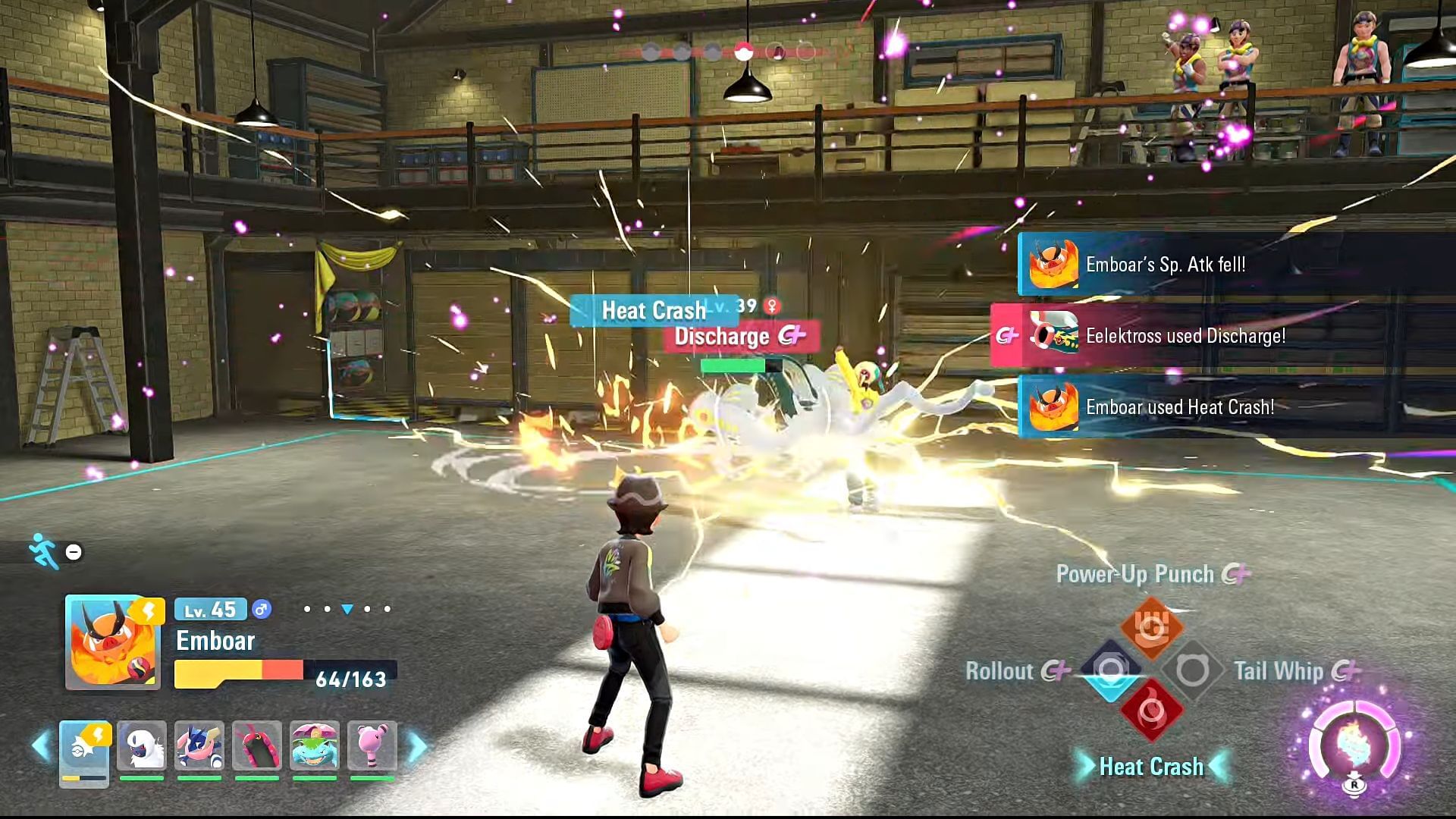1456x819 pixels.
Task: Switch to Venusaur in the party
Action: 315,746
